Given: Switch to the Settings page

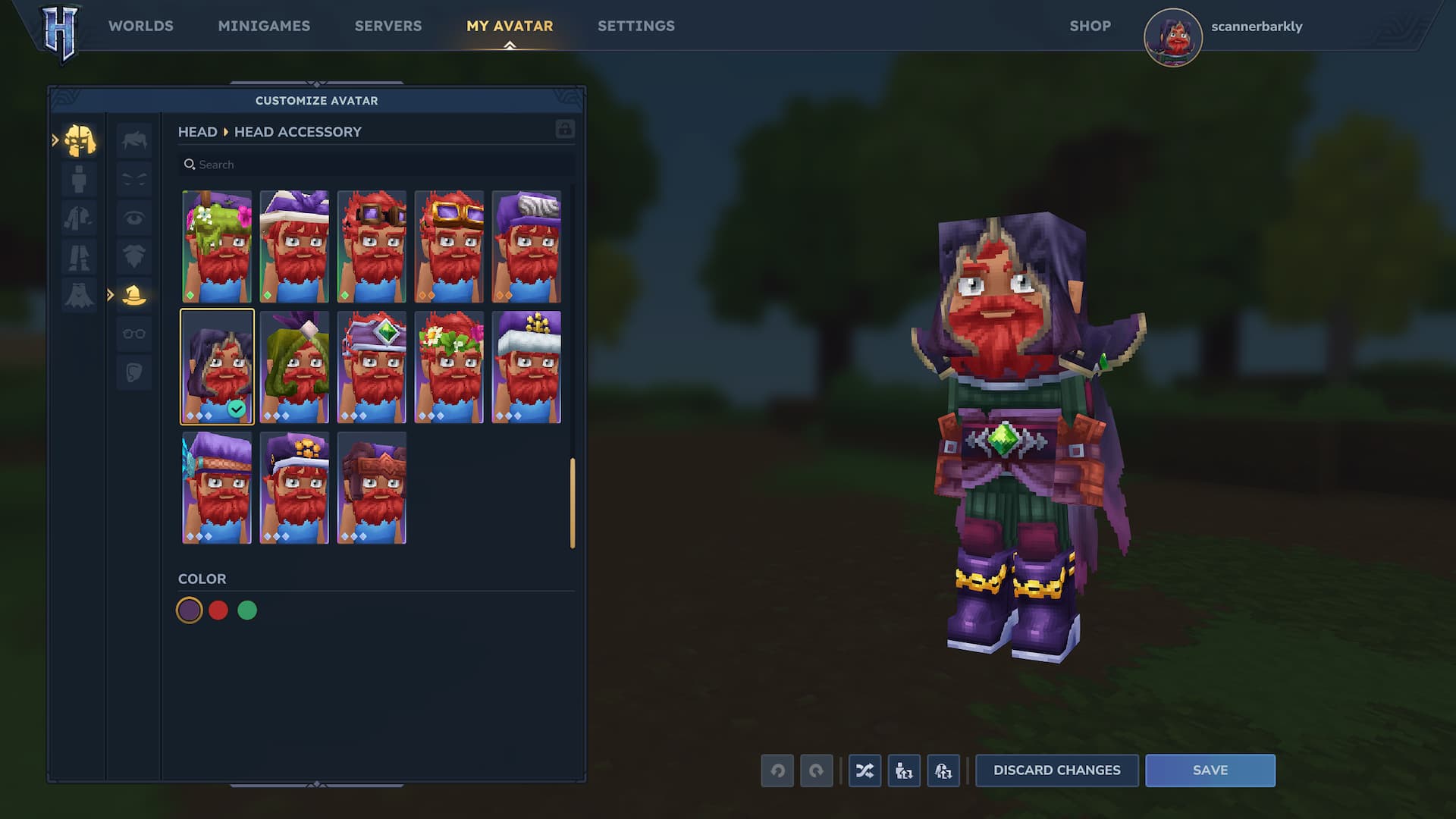Looking at the screenshot, I should coord(635,26).
